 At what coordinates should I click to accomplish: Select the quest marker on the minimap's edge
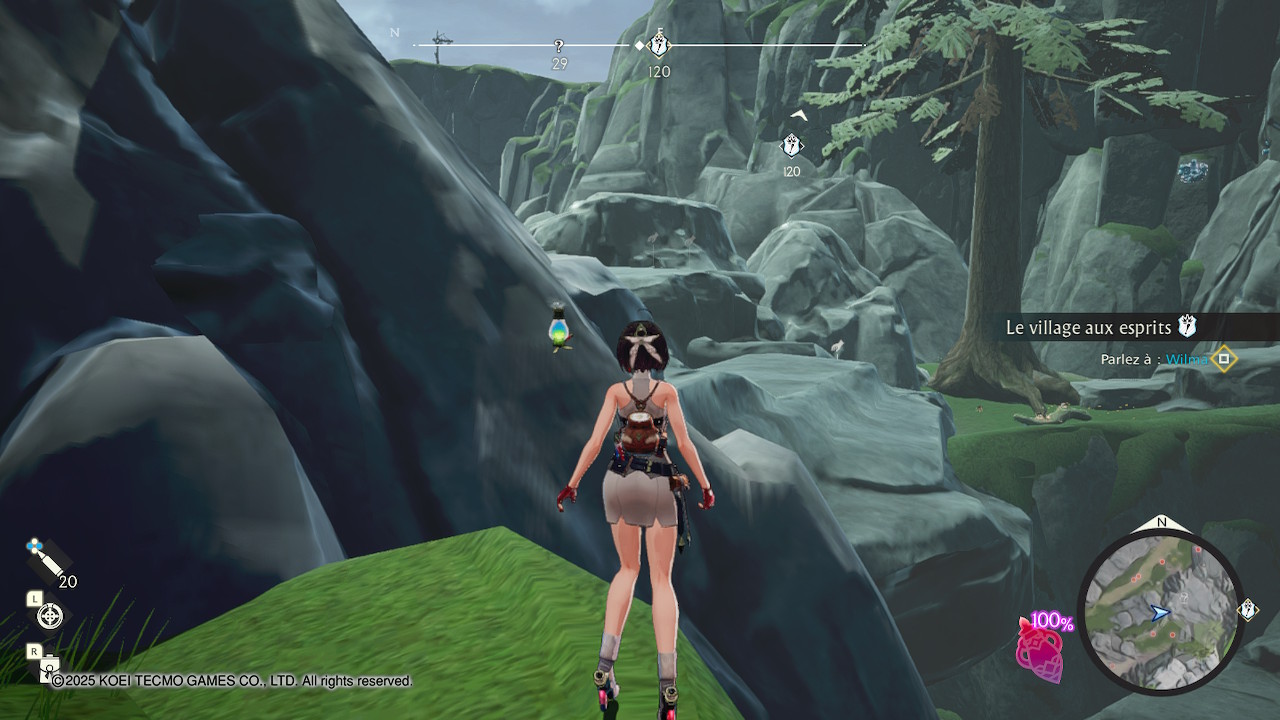coord(1248,609)
